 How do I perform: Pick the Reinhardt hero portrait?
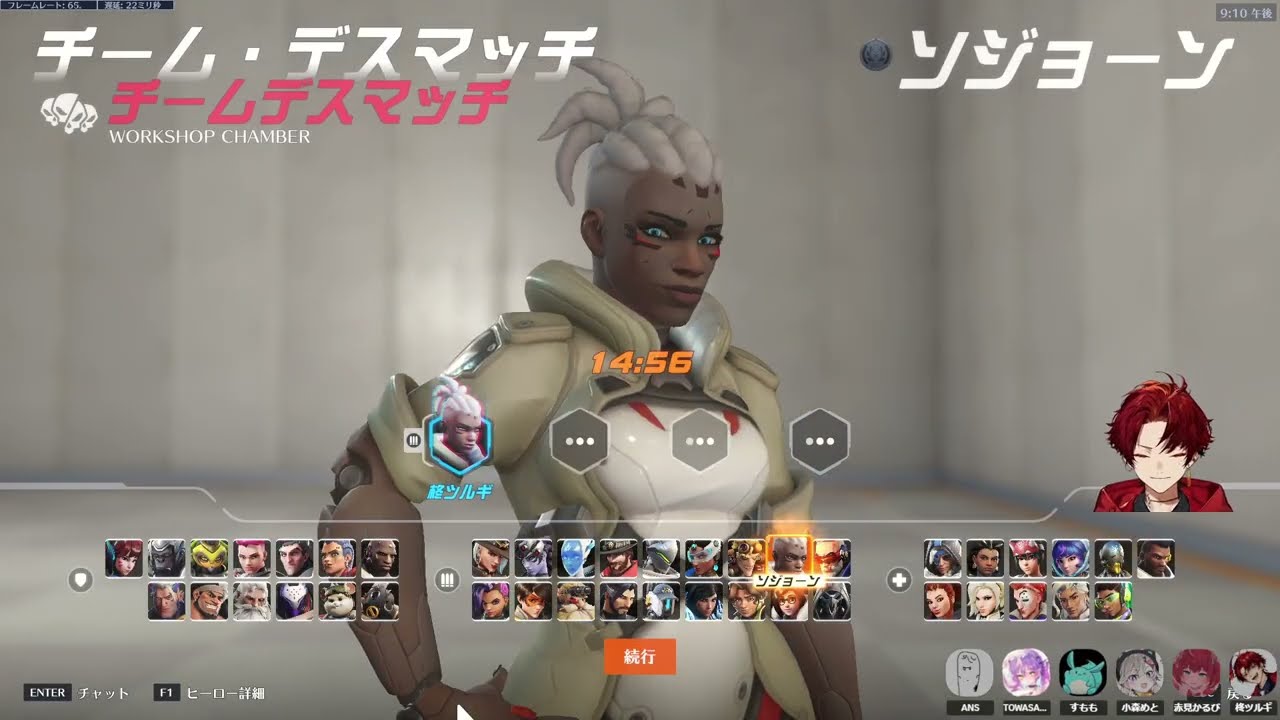(252, 602)
